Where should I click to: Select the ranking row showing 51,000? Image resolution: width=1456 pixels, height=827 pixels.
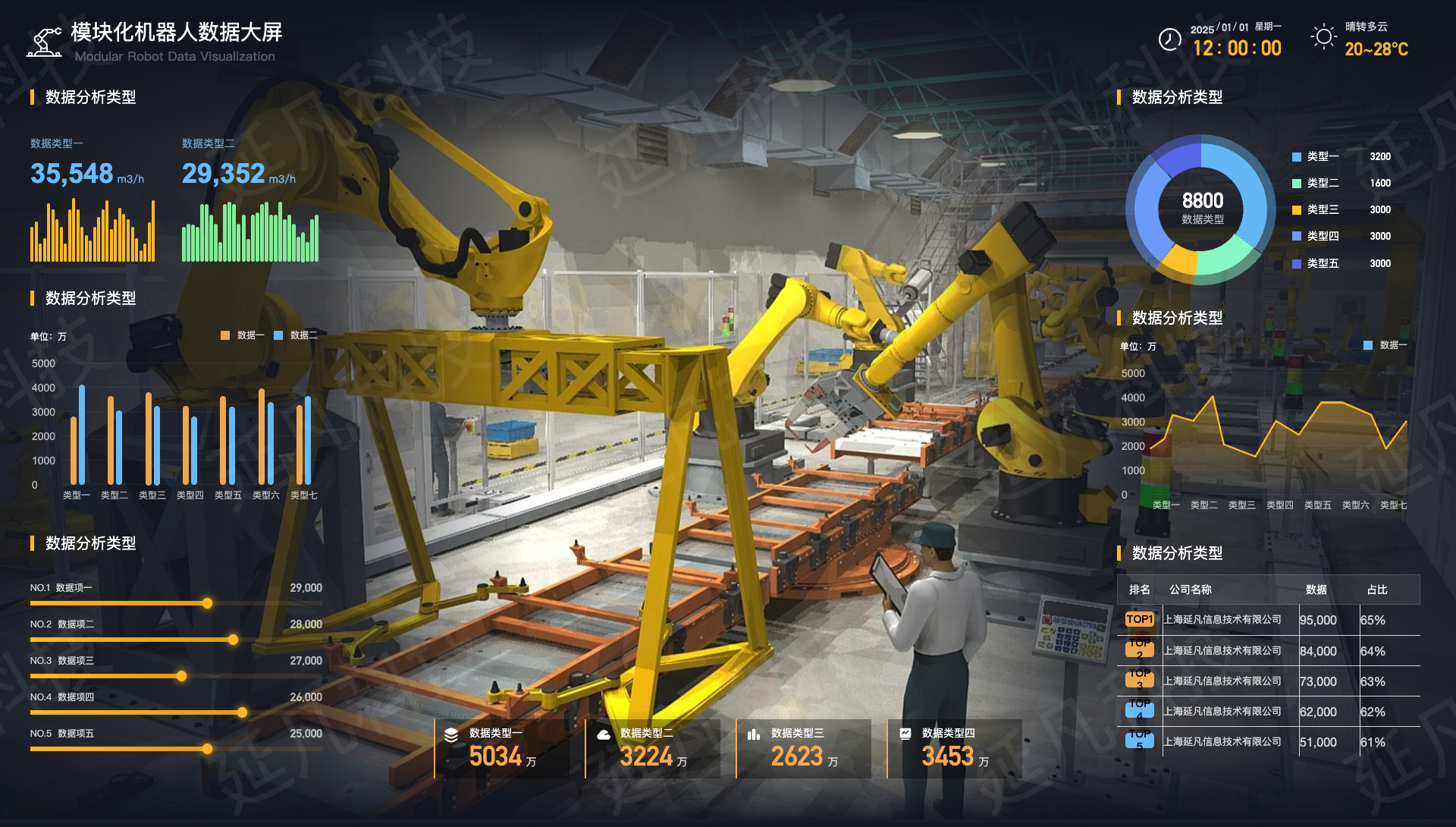[x=1268, y=742]
